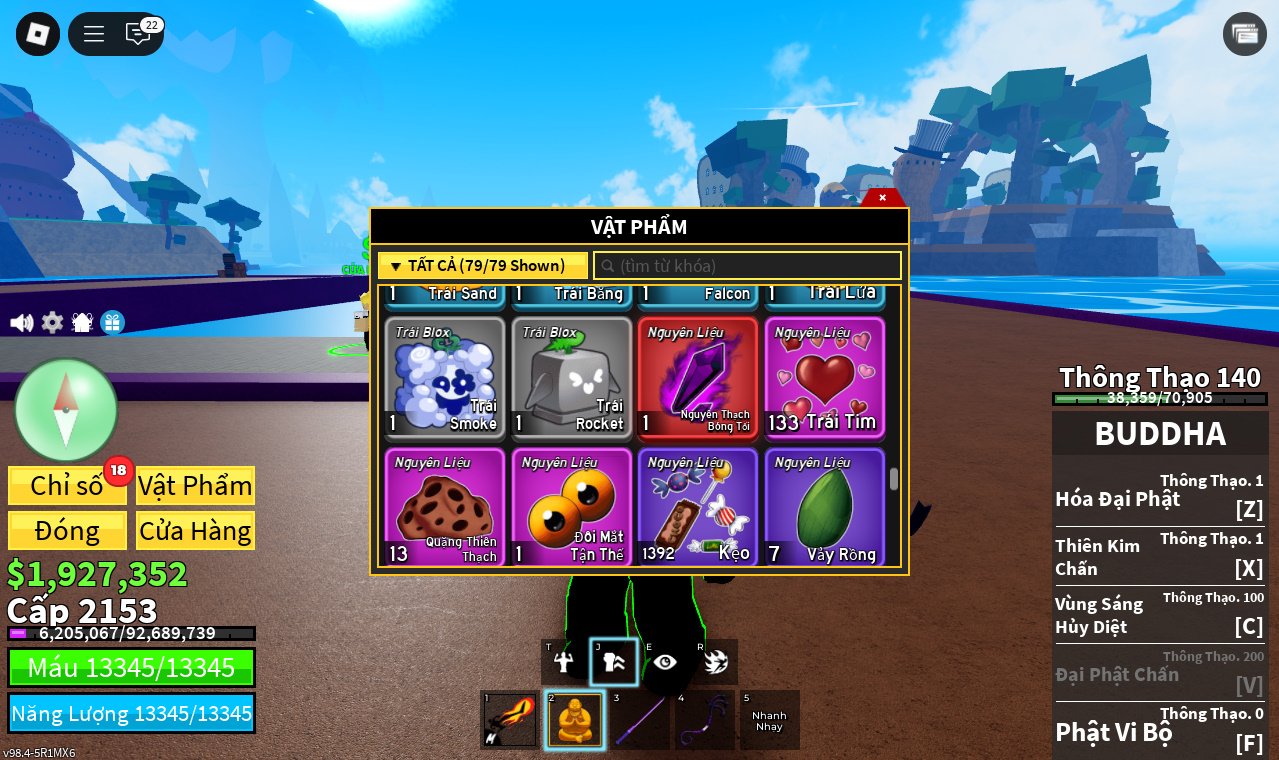Open the Chỉ số stats menu
The width and height of the screenshot is (1279, 760).
67,486
